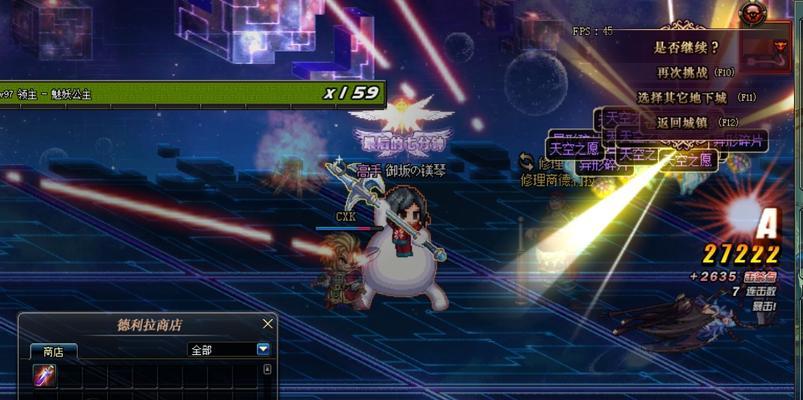Viewport: 803px width, 400px height.
Task: Click the 修理 repair button
Action: tap(543, 163)
